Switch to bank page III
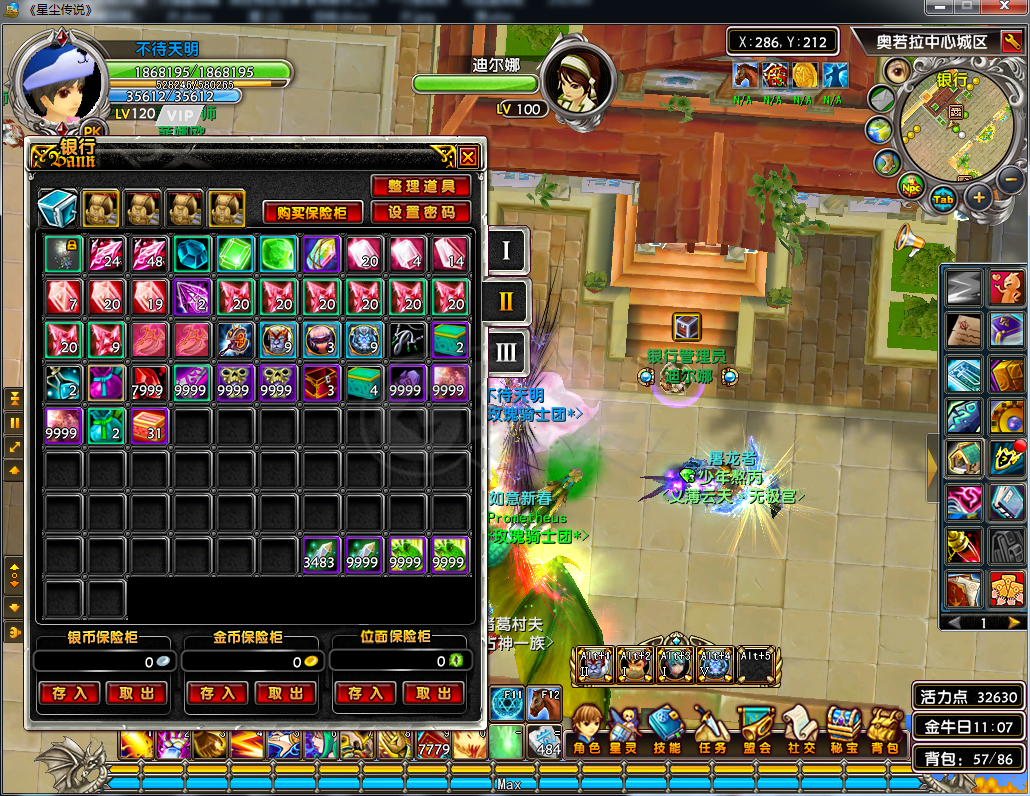The height and width of the screenshot is (796, 1030). pos(506,351)
